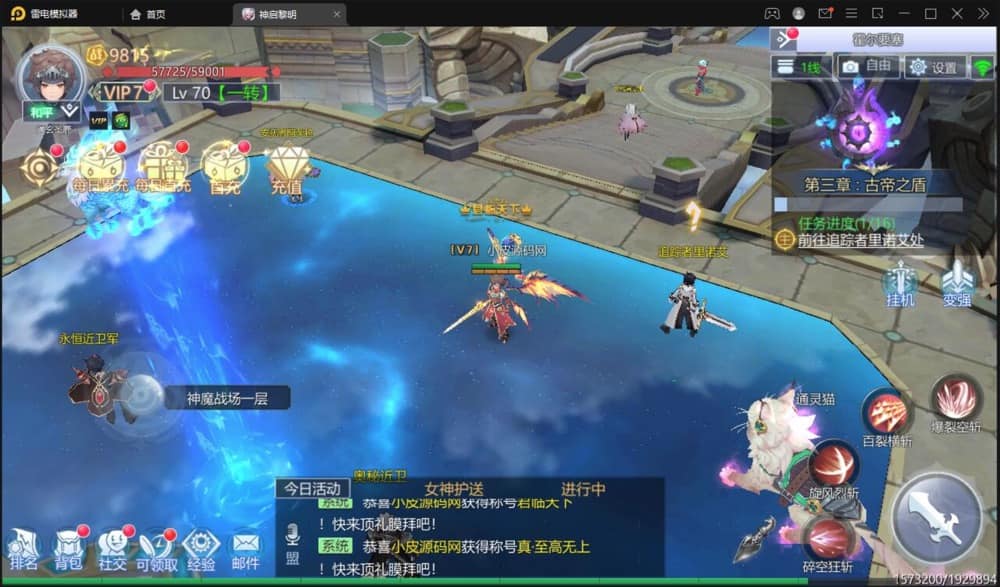Image resolution: width=1000 pixels, height=587 pixels.
Task: Open the 充值 diamond recharge shop
Action: click(288, 164)
